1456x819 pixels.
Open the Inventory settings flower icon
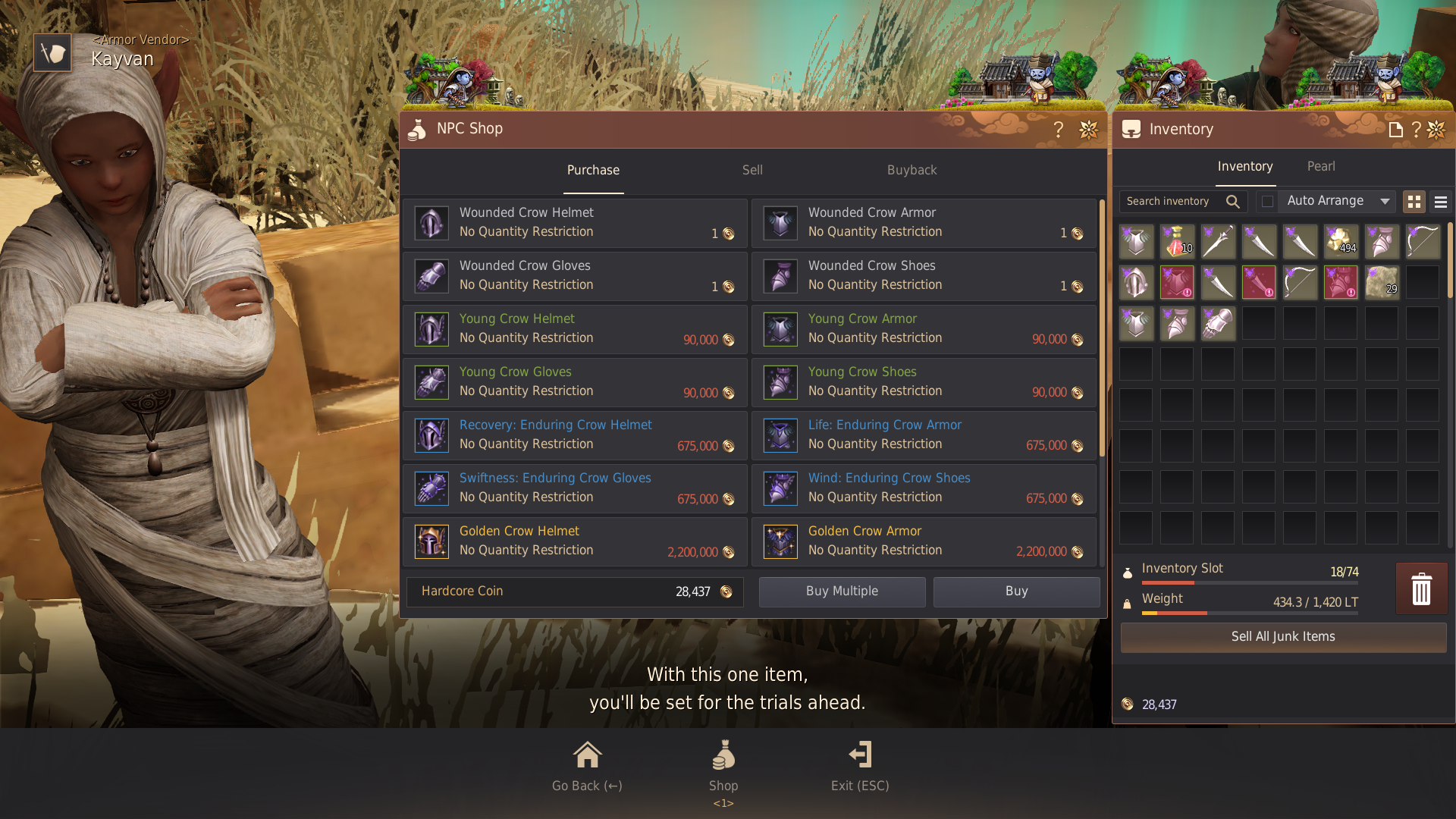coord(1436,129)
